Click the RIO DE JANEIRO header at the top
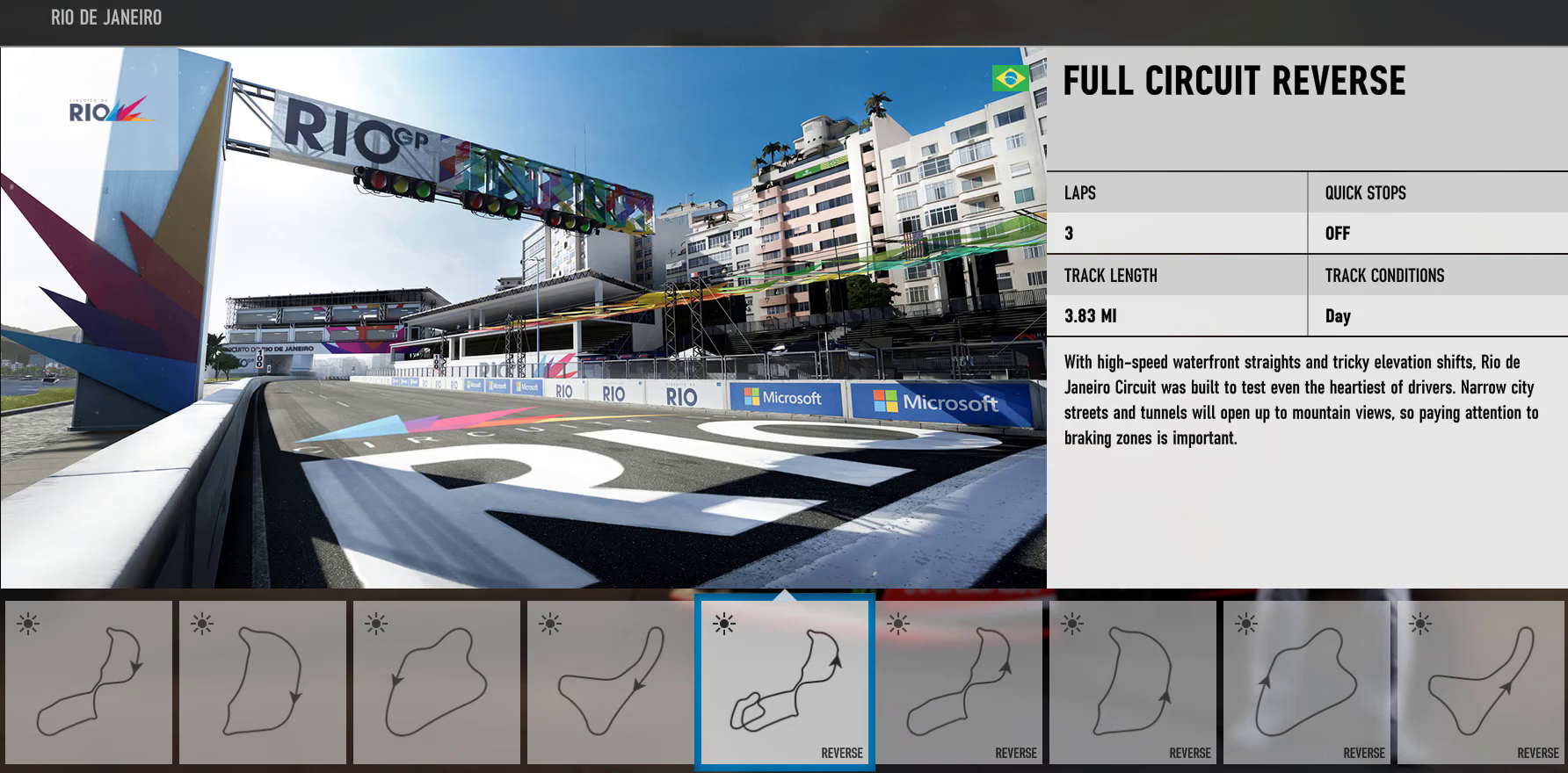Image resolution: width=1568 pixels, height=773 pixels. (x=105, y=17)
